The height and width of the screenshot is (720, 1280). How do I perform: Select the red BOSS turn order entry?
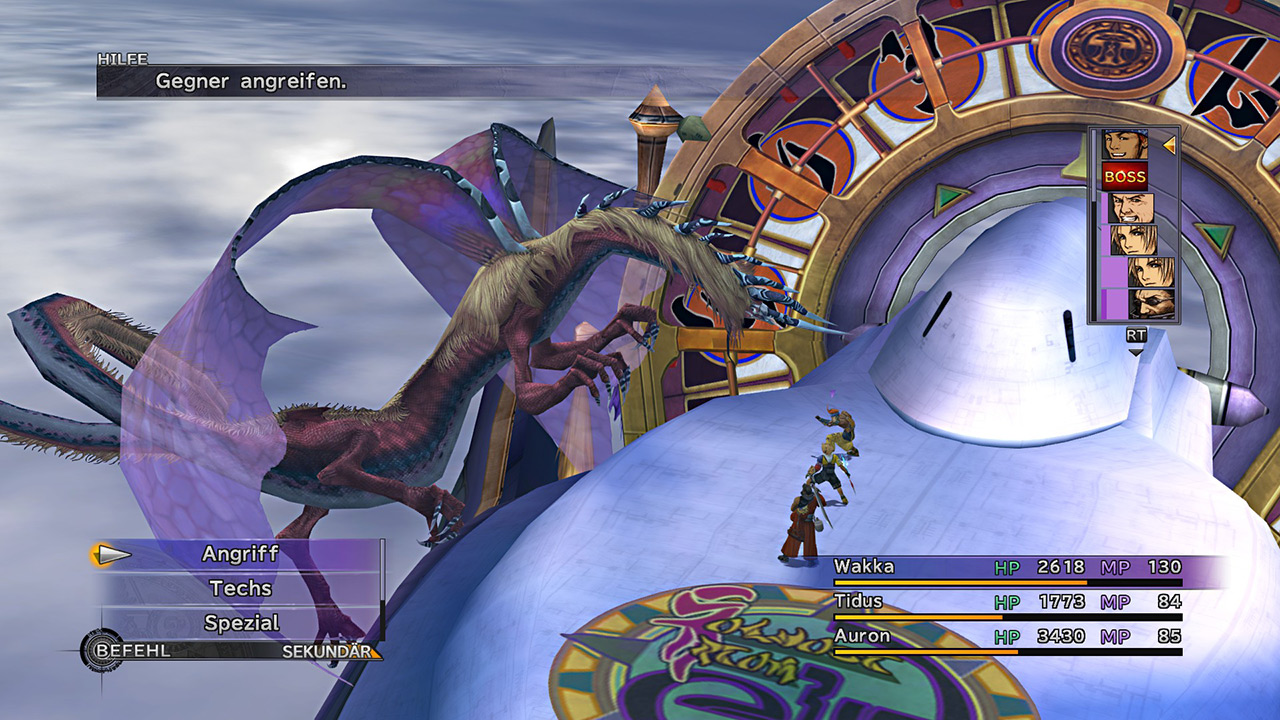(1125, 177)
